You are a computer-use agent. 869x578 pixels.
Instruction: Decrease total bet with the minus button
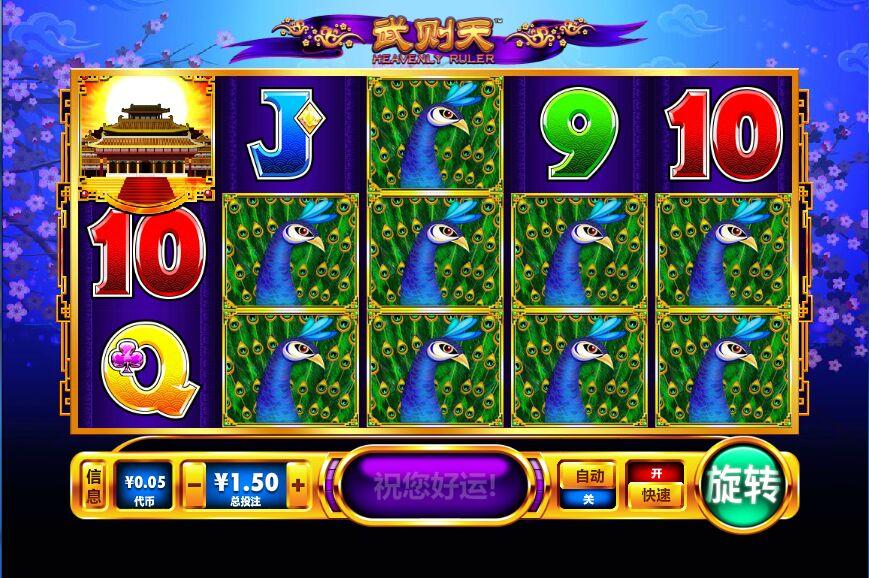click(195, 486)
